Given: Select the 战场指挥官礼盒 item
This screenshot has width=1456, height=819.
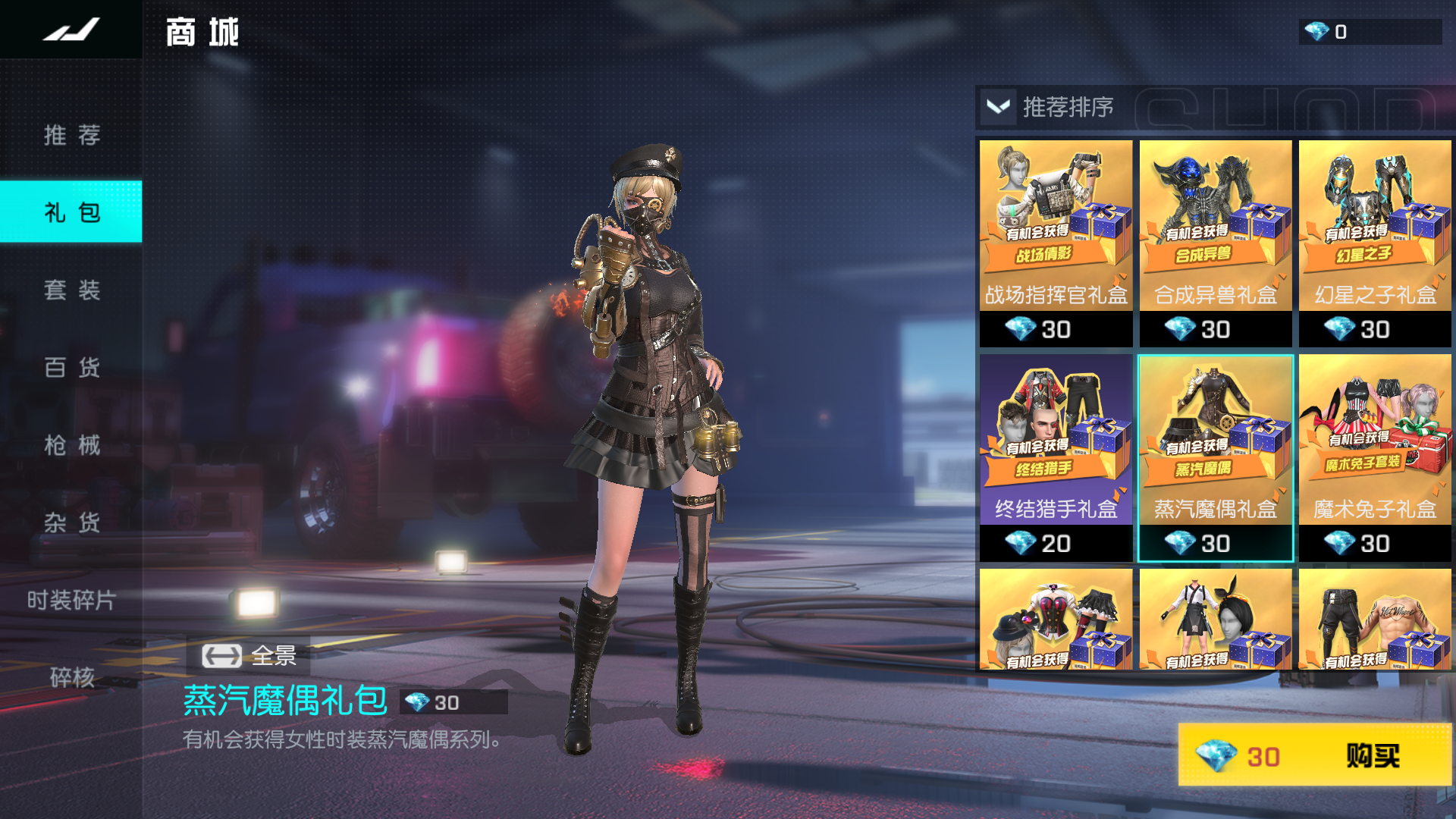Looking at the screenshot, I should coord(1056,243).
